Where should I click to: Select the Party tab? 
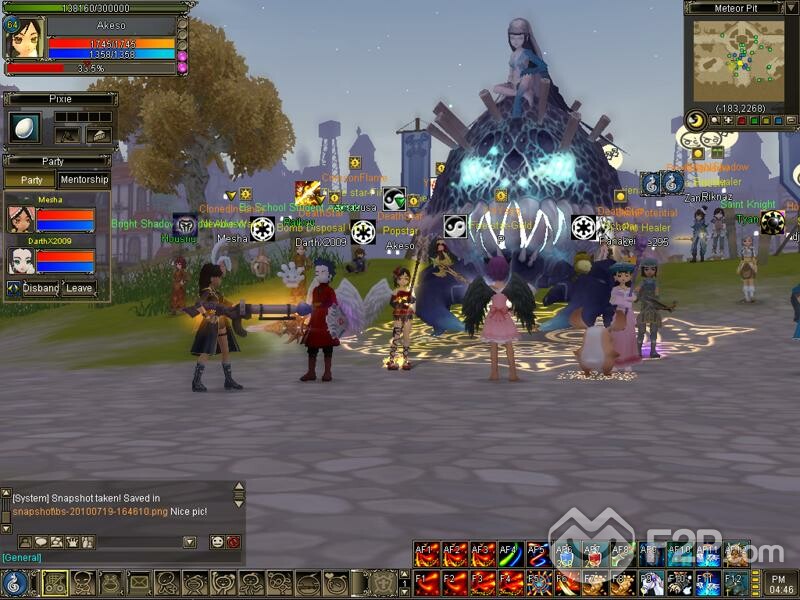click(31, 180)
